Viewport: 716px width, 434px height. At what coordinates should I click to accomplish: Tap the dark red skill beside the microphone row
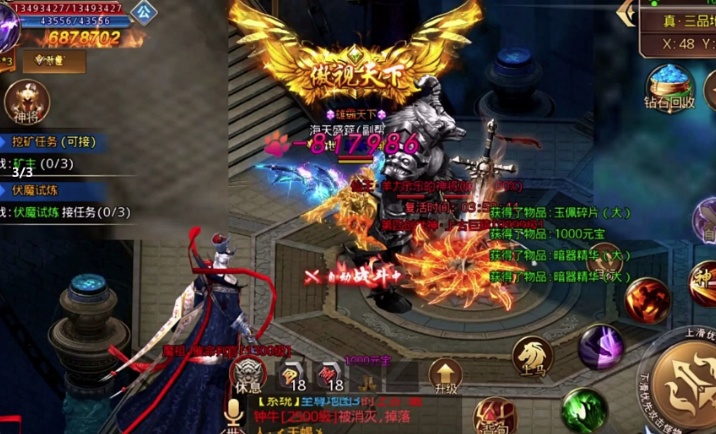click(494, 416)
